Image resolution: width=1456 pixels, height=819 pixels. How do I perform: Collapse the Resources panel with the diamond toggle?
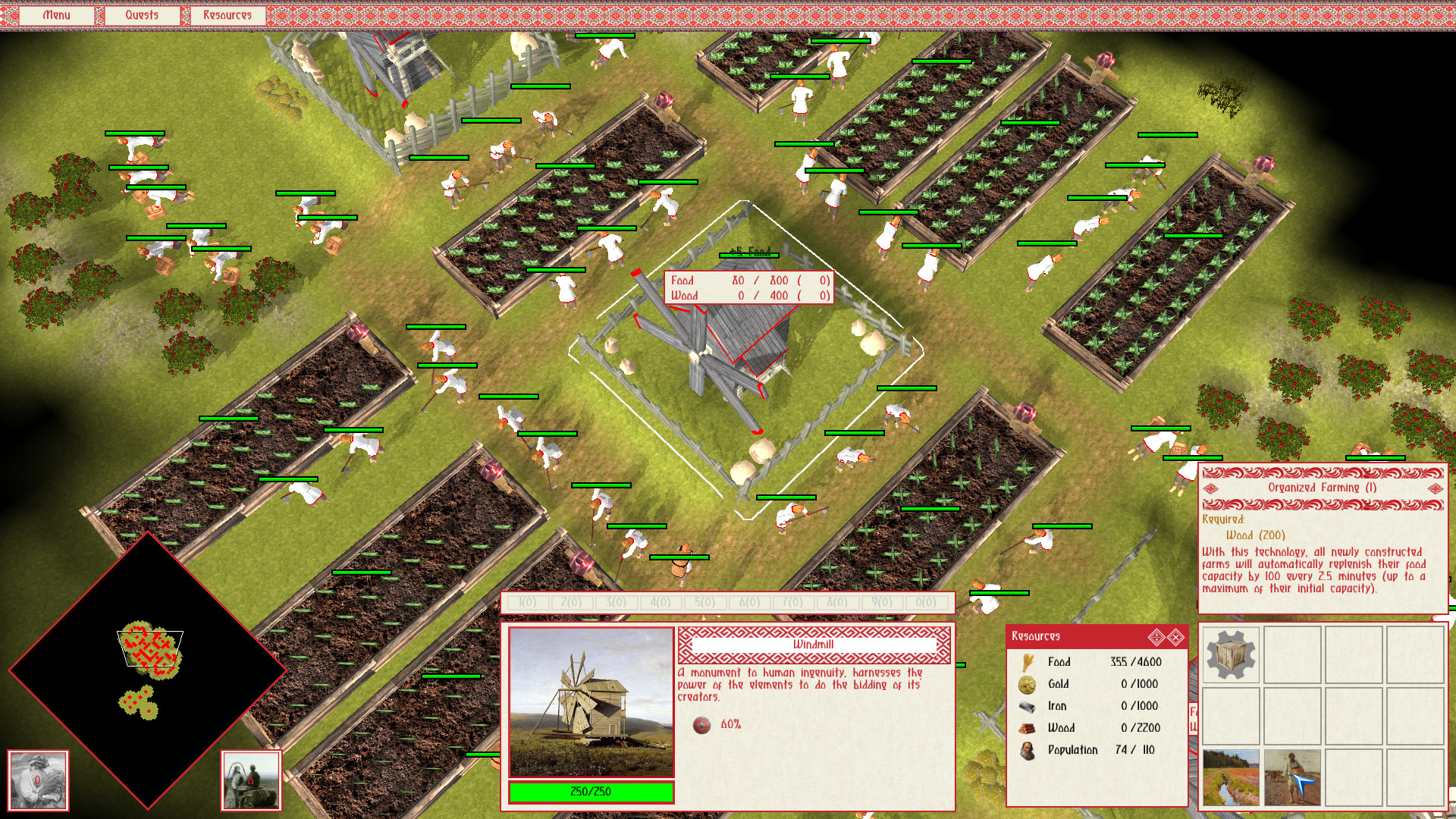pyautogui.click(x=1156, y=637)
